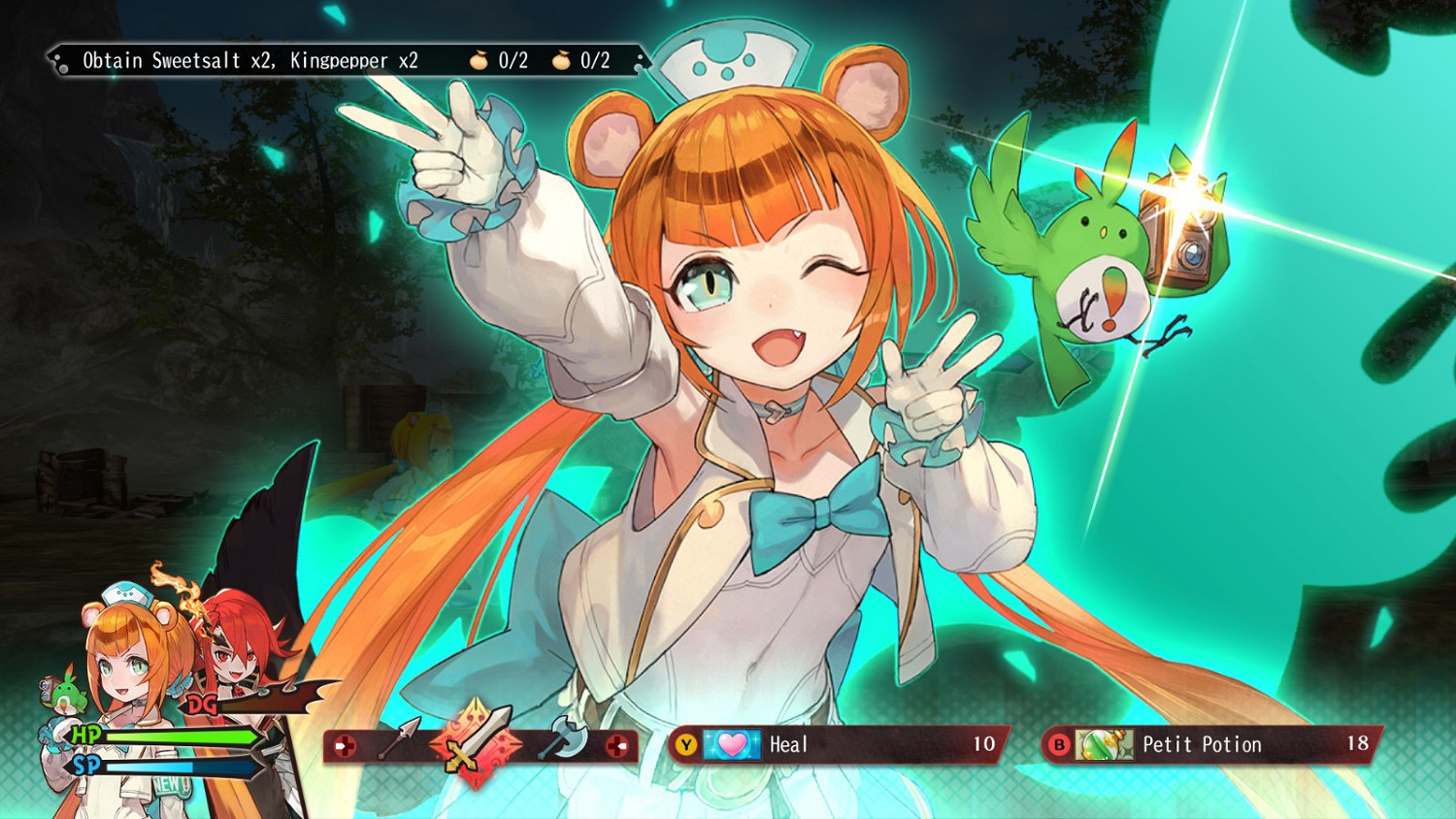Image resolution: width=1456 pixels, height=819 pixels.
Task: Open the 'Obtain Sweetsalt x2, Kingpepper x2' quest banner
Action: pyautogui.click(x=252, y=59)
